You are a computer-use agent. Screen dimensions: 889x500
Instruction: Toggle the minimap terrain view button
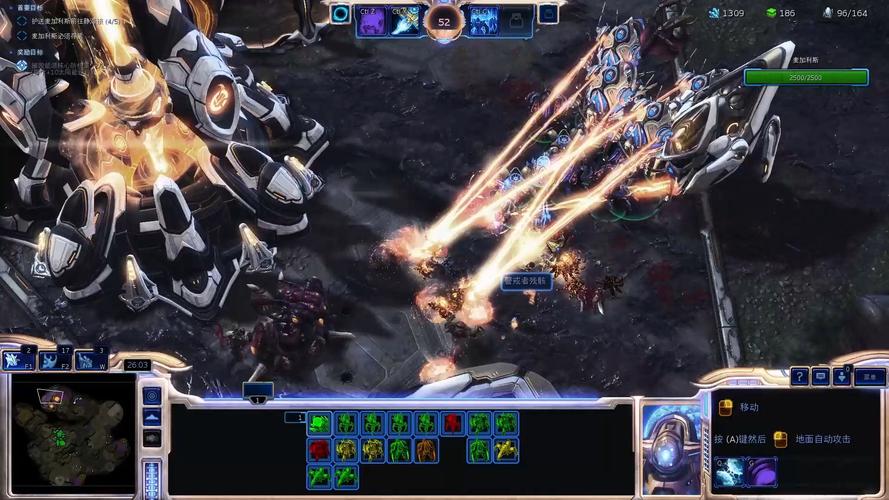152,417
